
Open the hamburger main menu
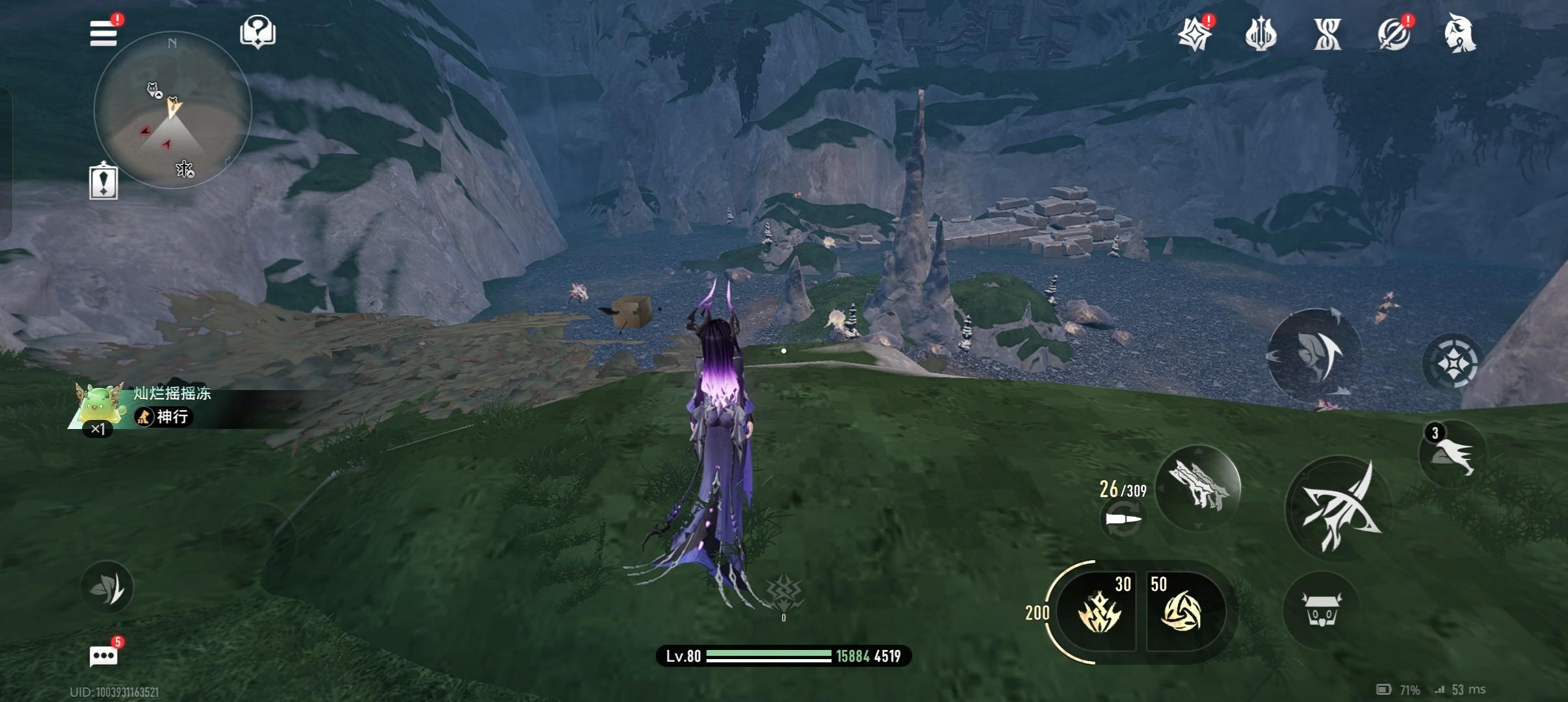click(x=104, y=33)
